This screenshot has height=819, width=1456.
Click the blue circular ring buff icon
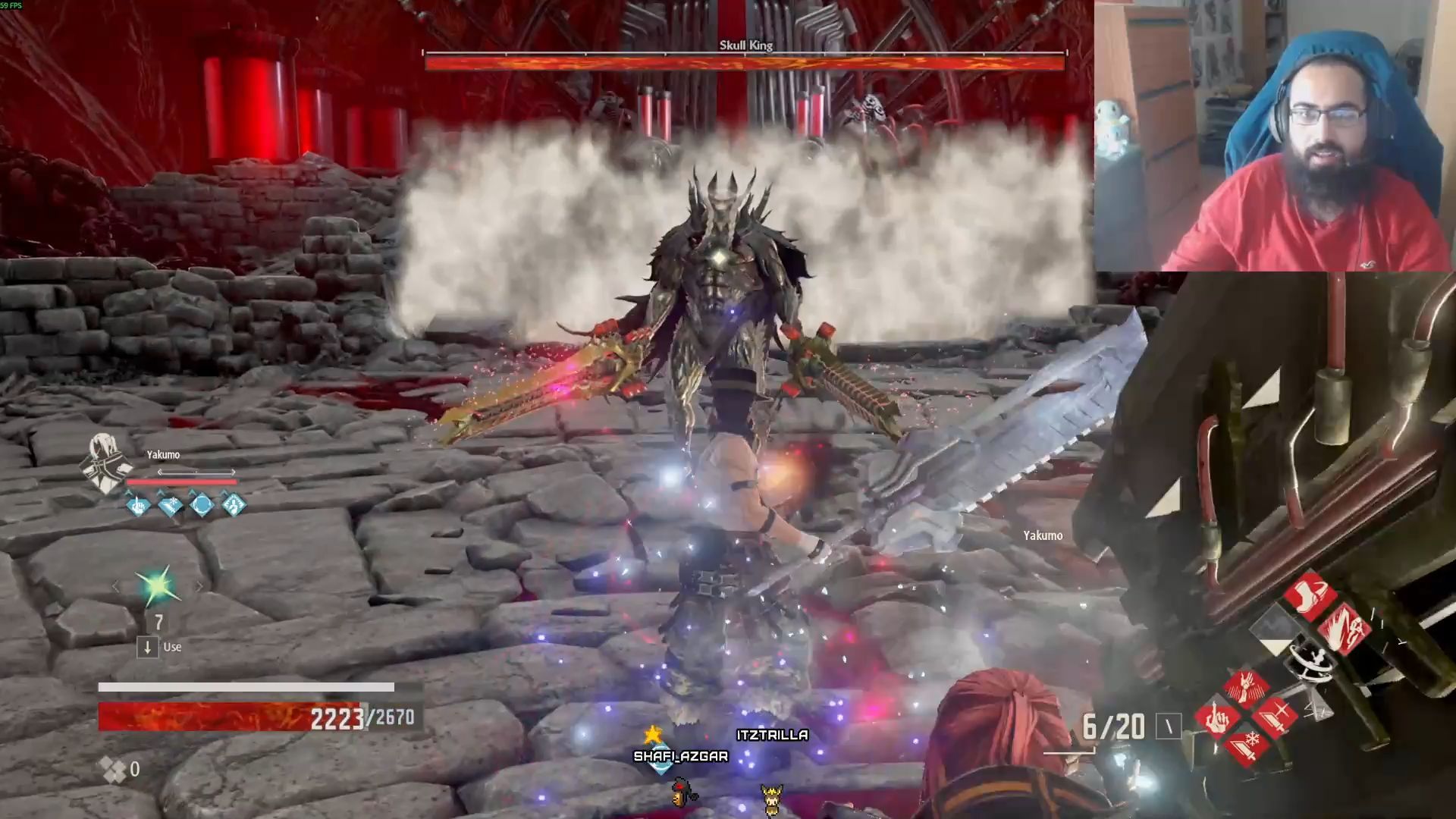202,504
